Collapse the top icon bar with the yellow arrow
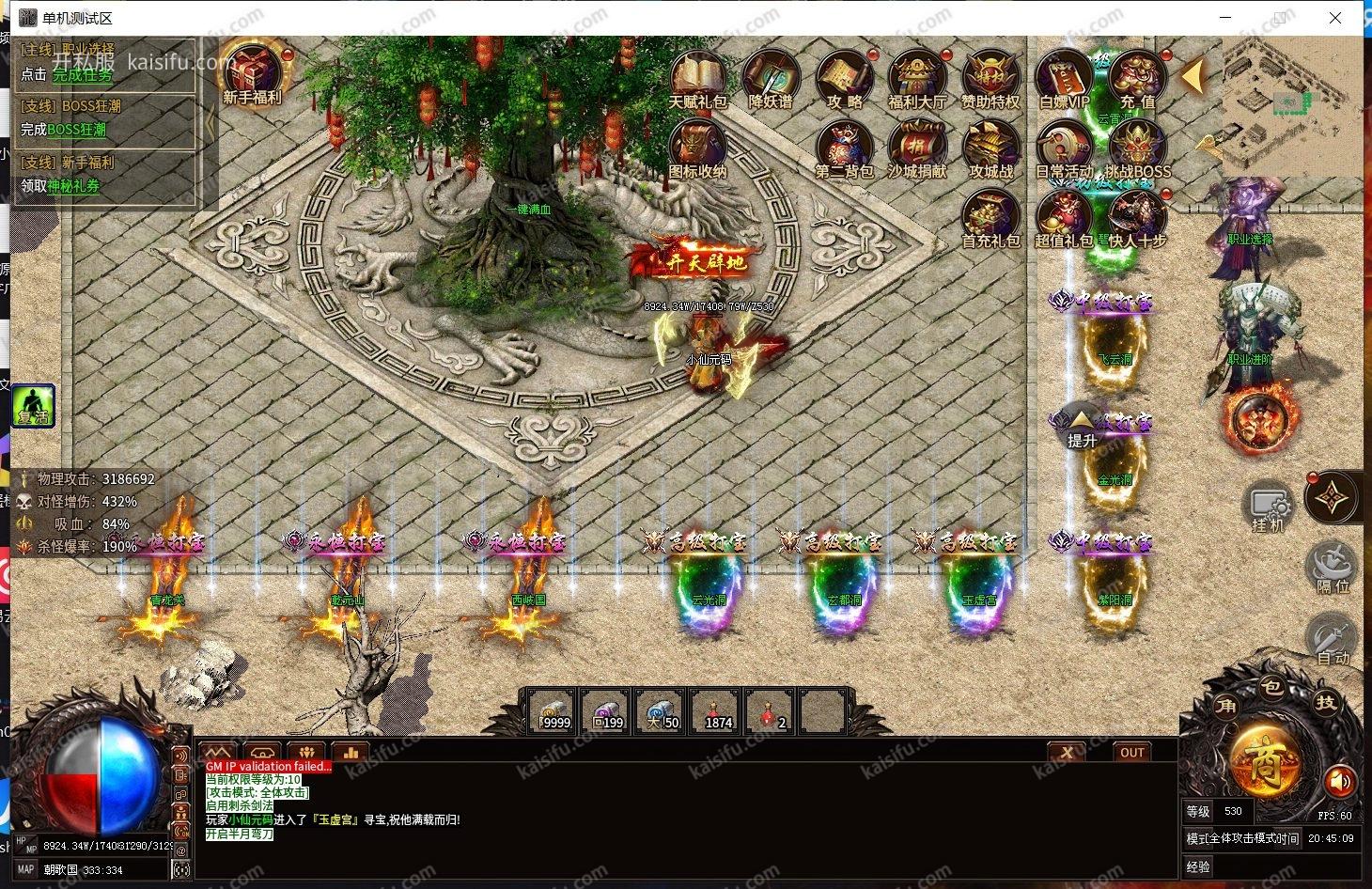The height and width of the screenshot is (889, 1372). point(1193,76)
